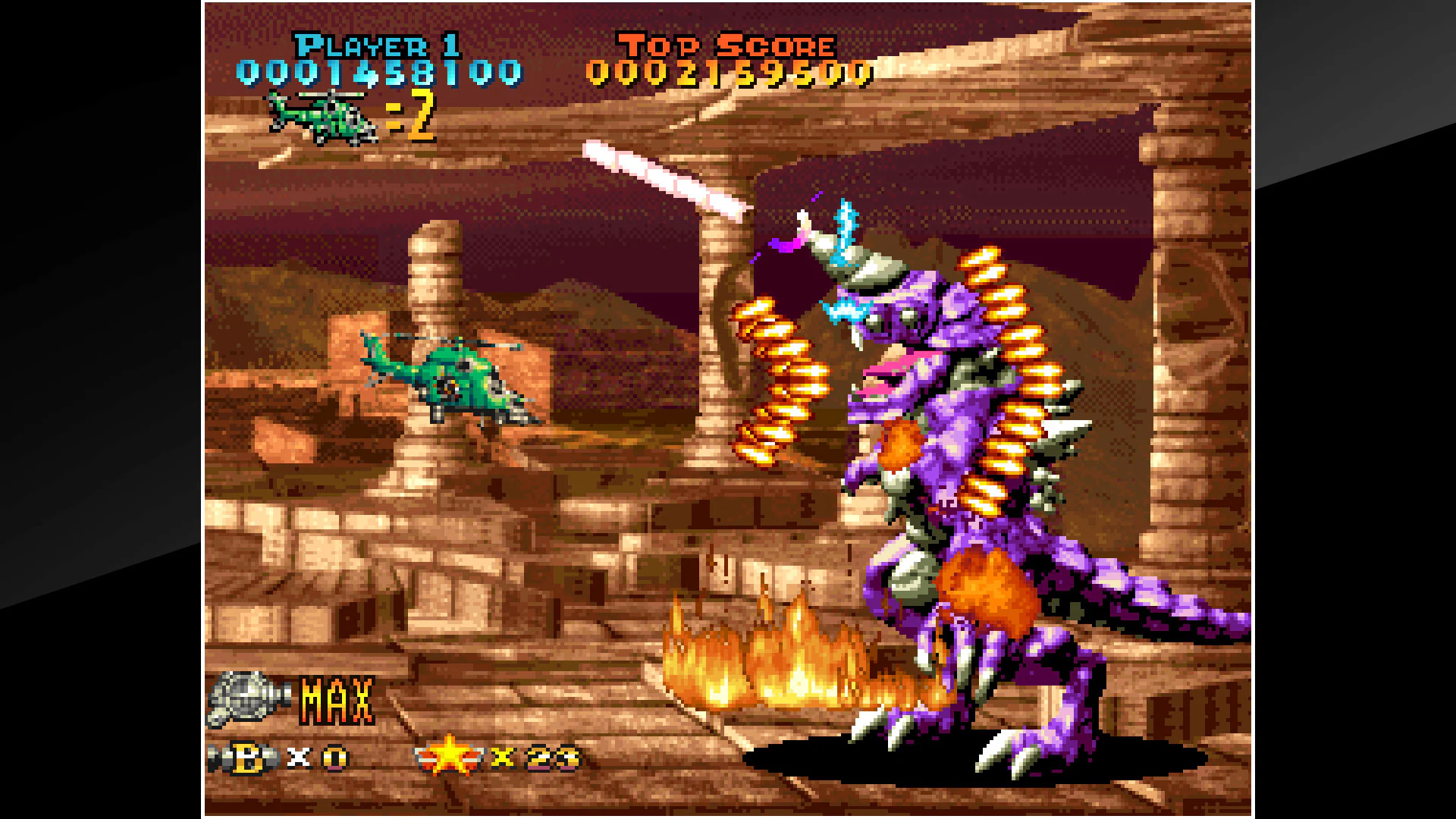The height and width of the screenshot is (819, 1456).
Task: Click the top score value 0002159500
Action: (732, 72)
